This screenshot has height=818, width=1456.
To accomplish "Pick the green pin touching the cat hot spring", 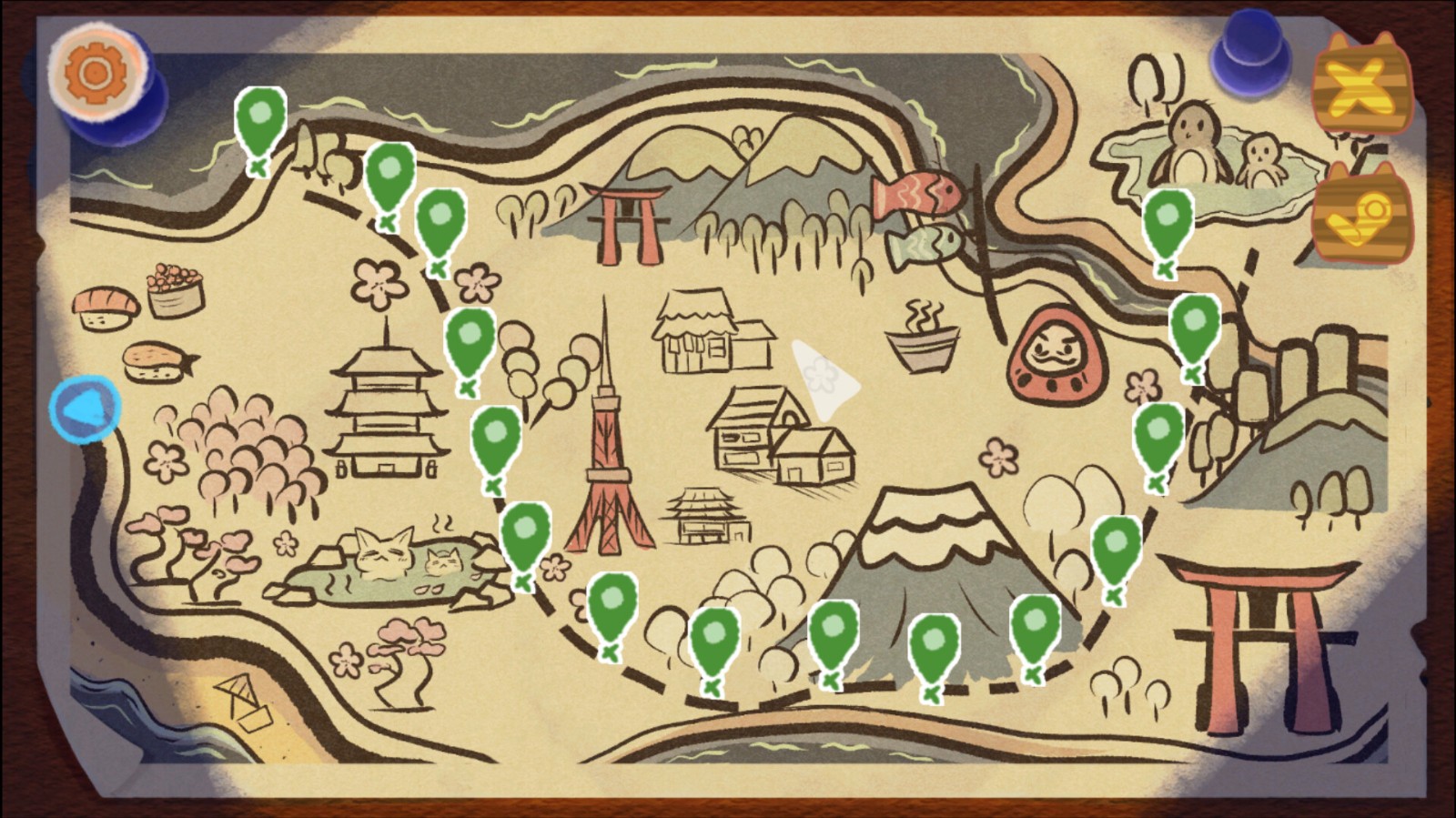I will coord(525,538).
